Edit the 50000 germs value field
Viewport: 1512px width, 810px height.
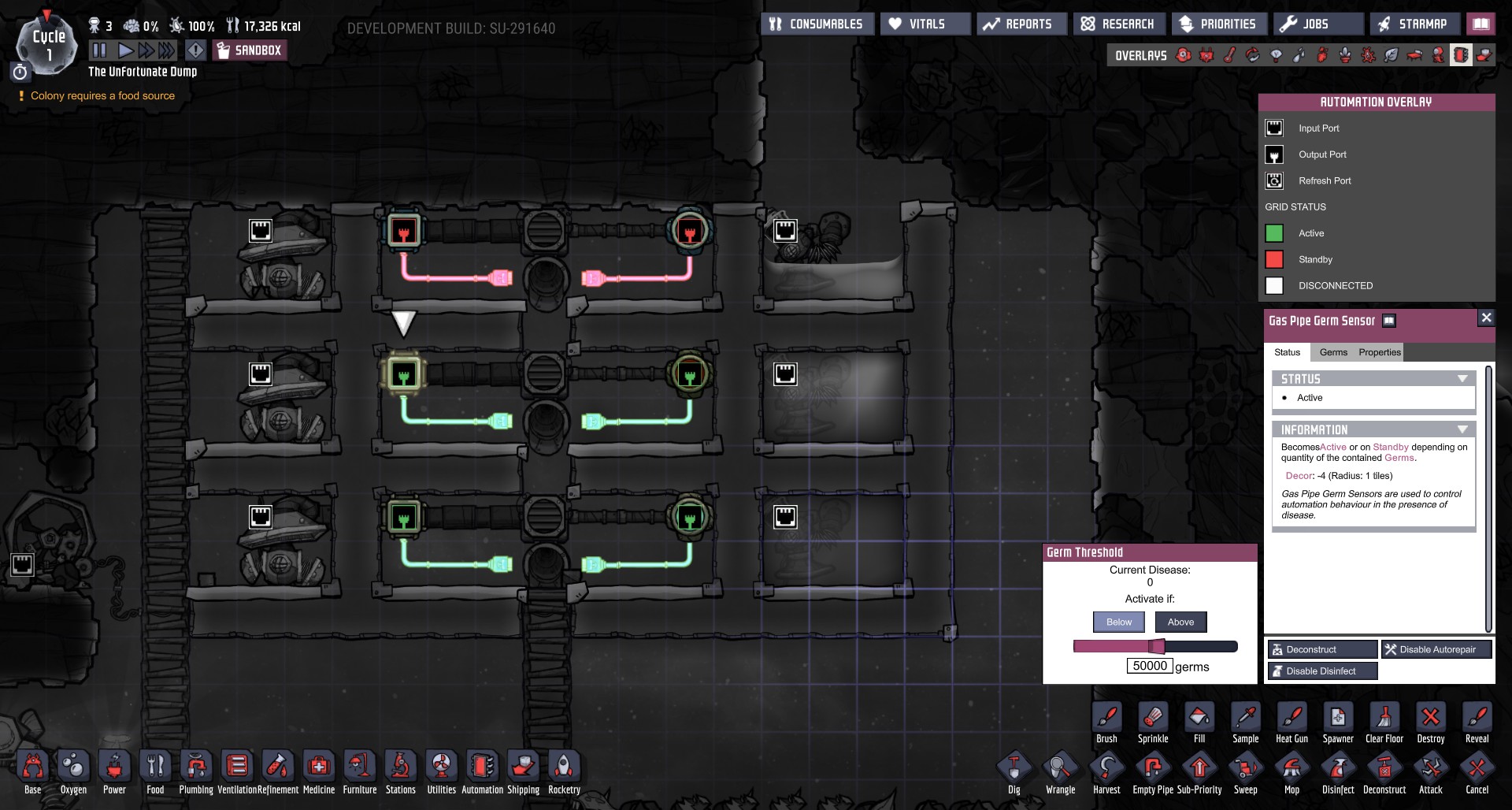(1149, 665)
